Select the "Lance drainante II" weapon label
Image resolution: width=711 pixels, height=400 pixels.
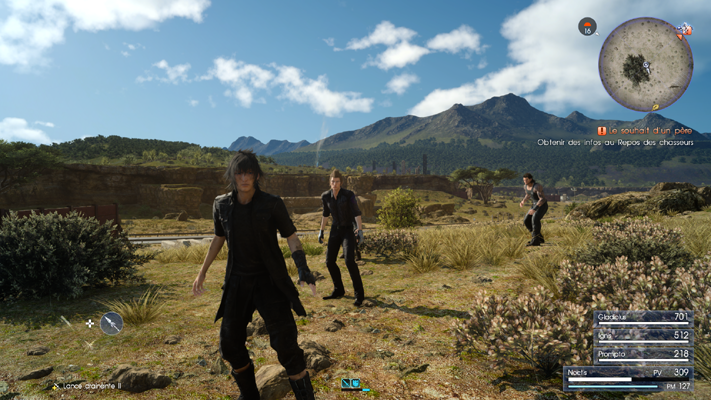coord(91,385)
